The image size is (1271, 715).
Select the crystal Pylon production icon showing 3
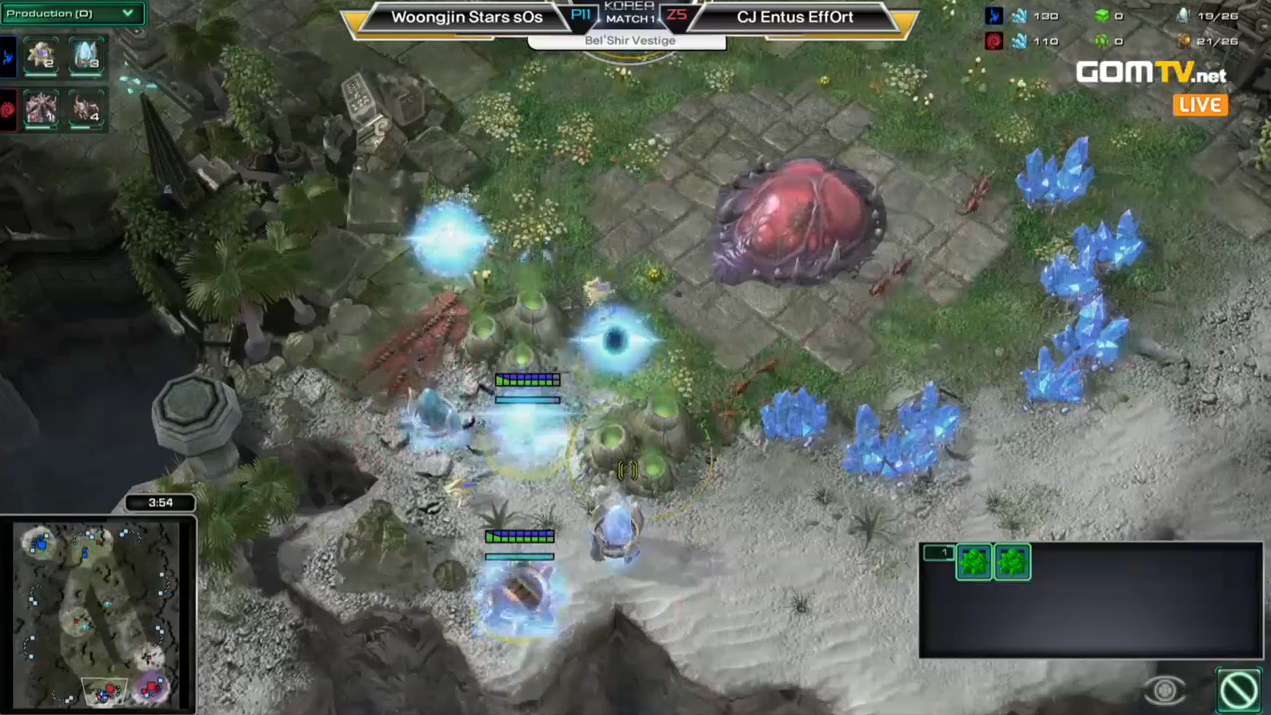[86, 55]
